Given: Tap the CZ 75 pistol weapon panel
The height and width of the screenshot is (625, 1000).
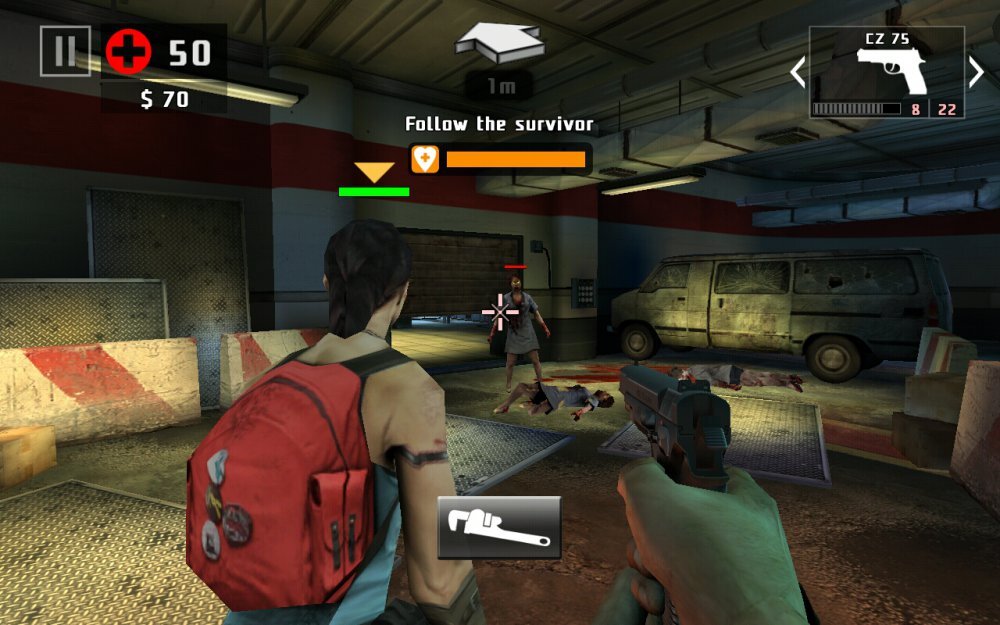Looking at the screenshot, I should 887,72.
